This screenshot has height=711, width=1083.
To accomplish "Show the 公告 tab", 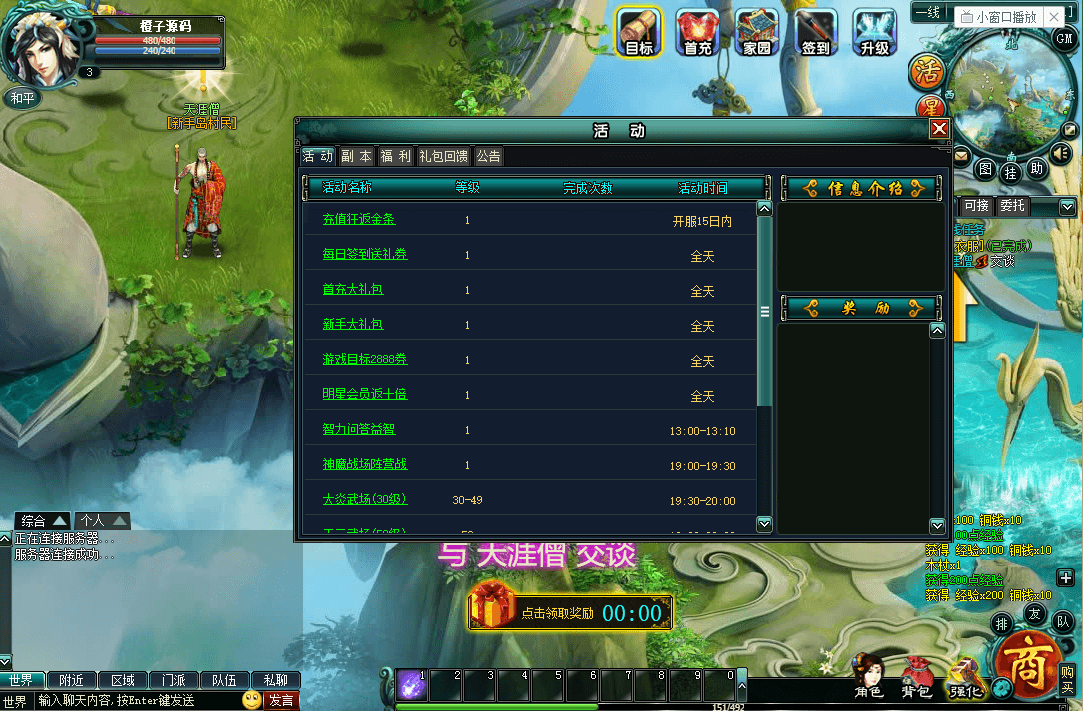I will (x=488, y=156).
